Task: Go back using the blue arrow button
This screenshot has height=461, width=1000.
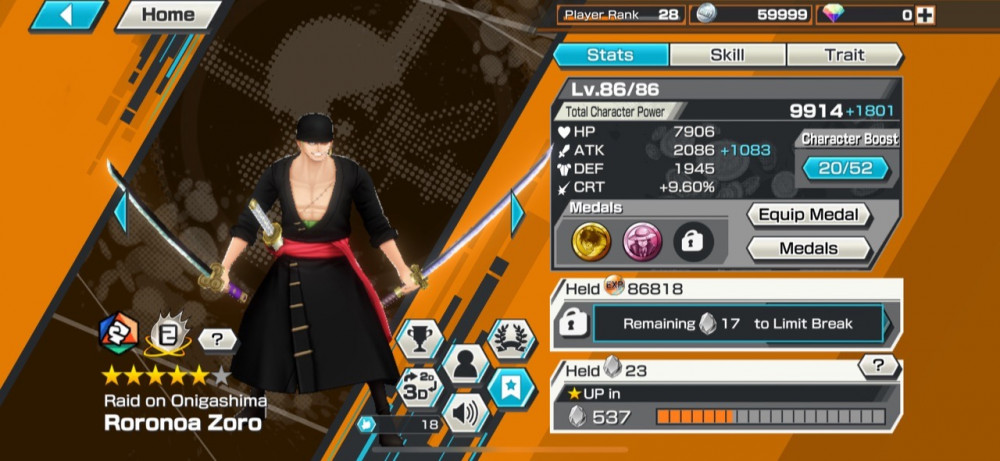Action: [69, 15]
